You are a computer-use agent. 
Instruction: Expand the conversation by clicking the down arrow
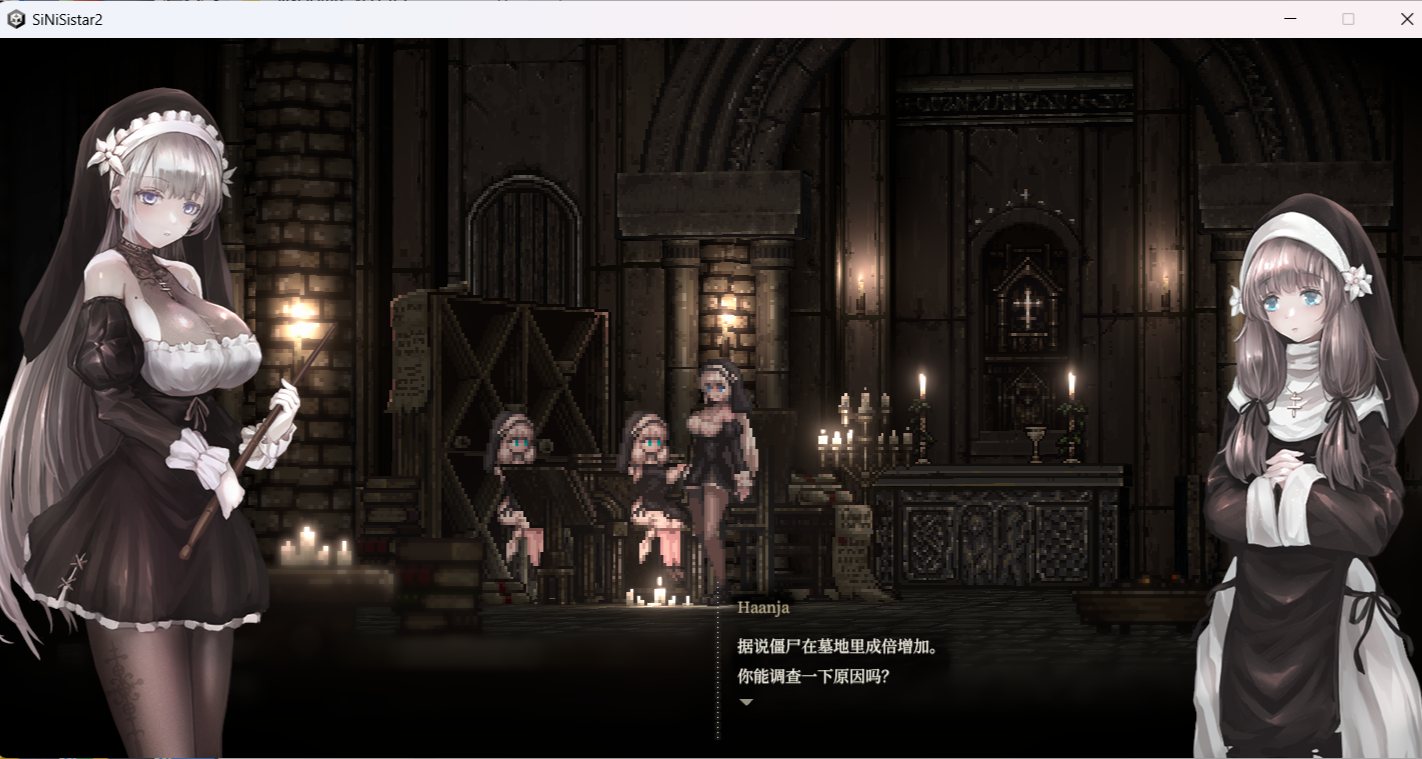coord(745,702)
